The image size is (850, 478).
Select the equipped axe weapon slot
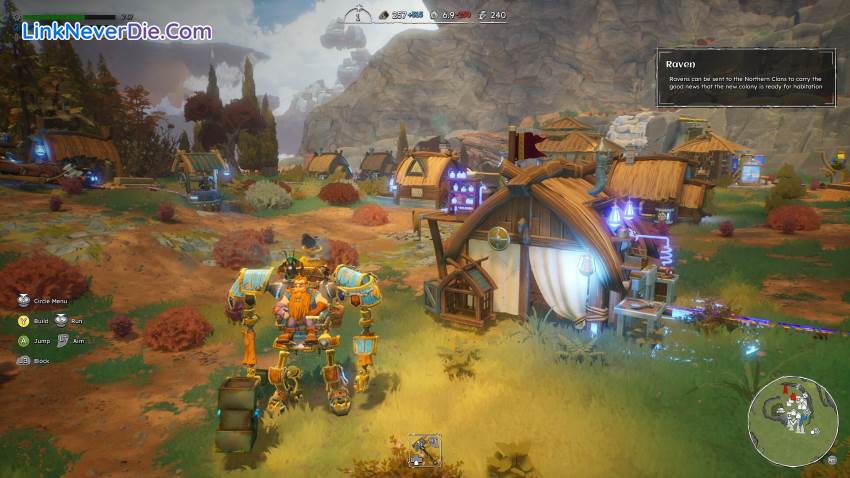coord(424,449)
